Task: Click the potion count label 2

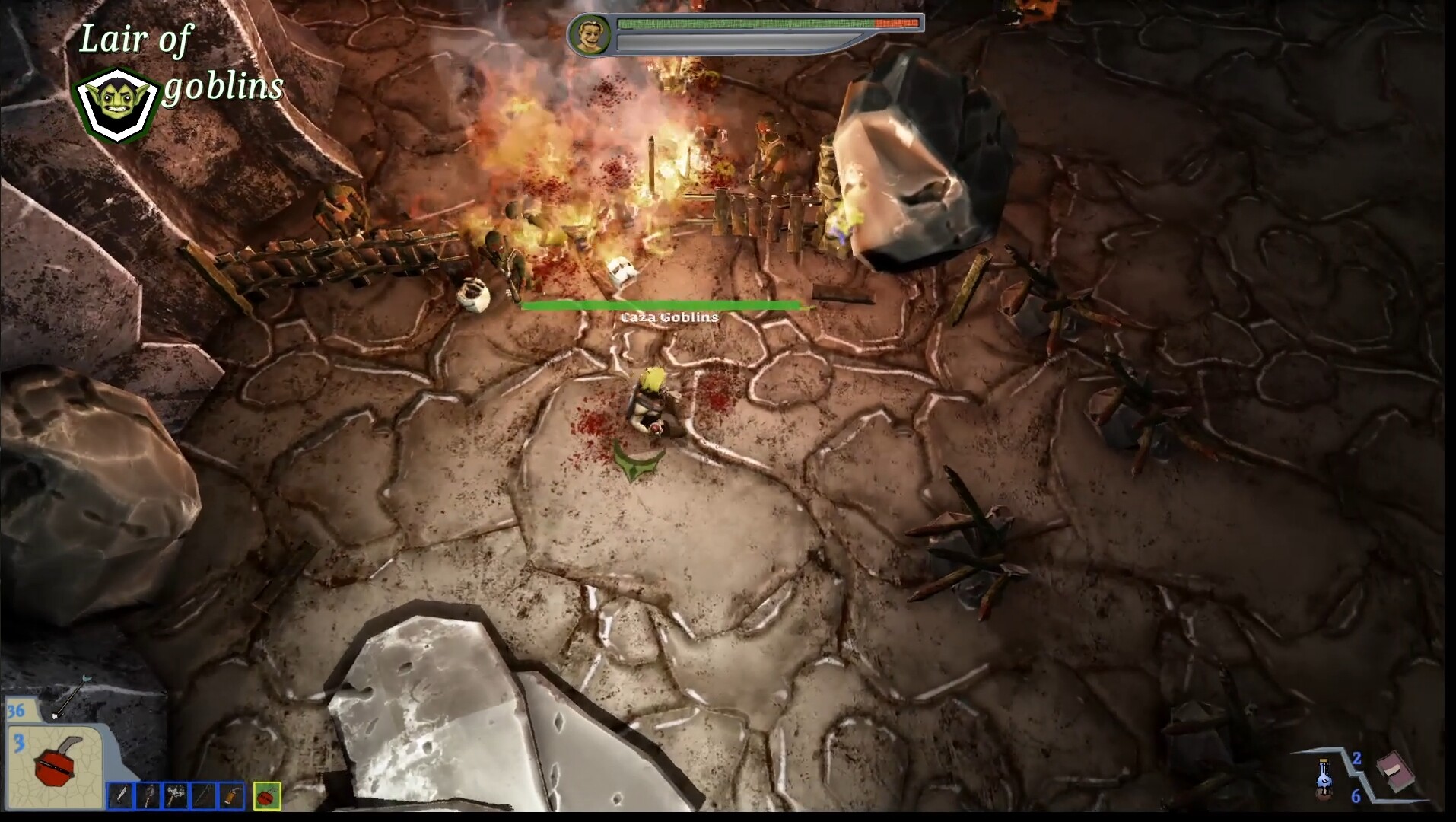Action: pos(1357,759)
